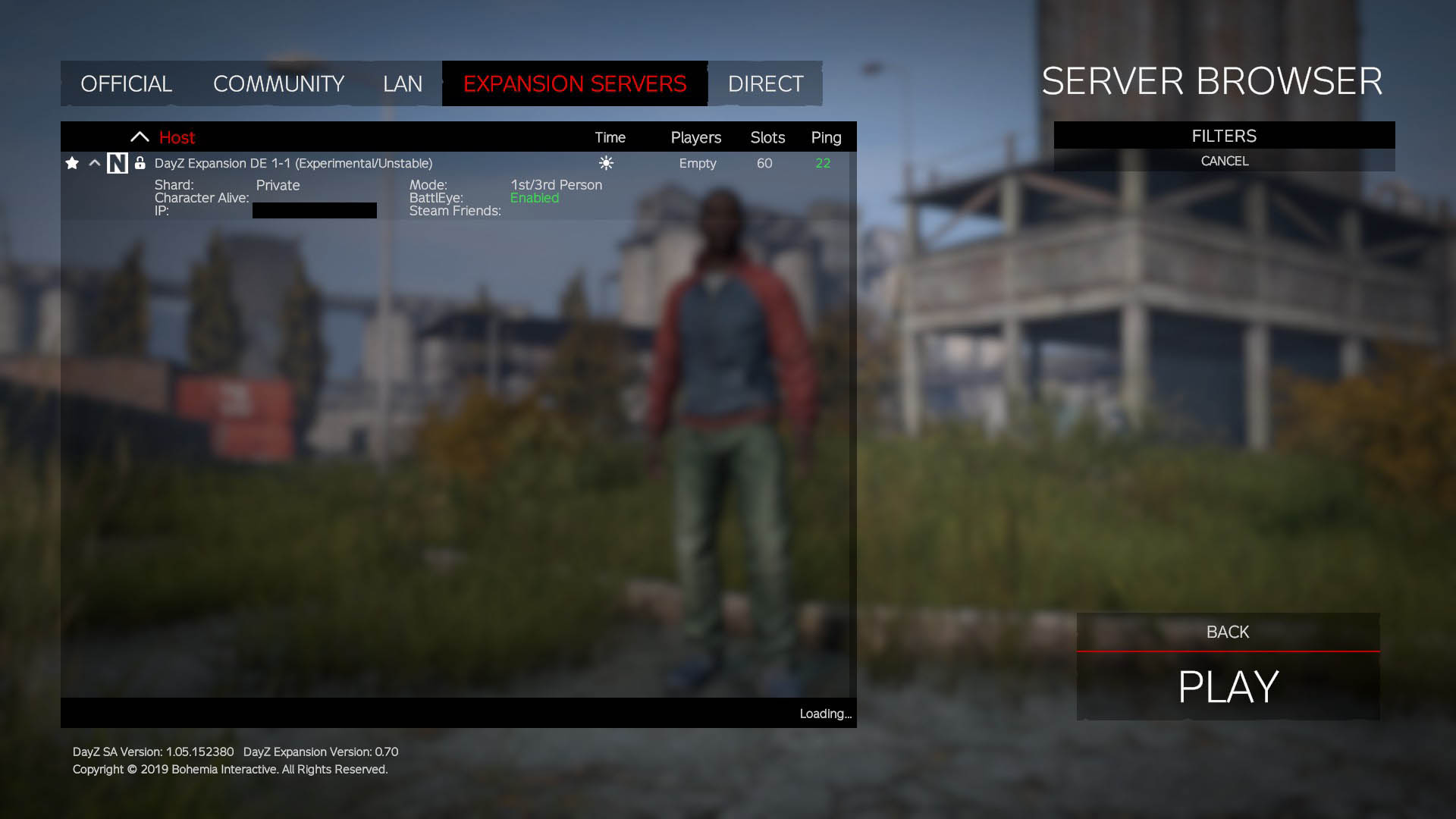Viewport: 1456px width, 819px height.
Task: Sort servers by Time column
Action: pos(610,137)
